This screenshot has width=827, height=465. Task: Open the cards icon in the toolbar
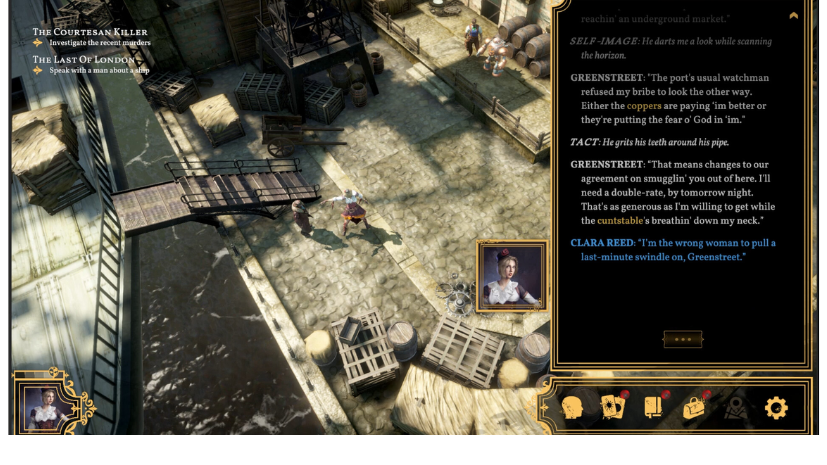(612, 407)
